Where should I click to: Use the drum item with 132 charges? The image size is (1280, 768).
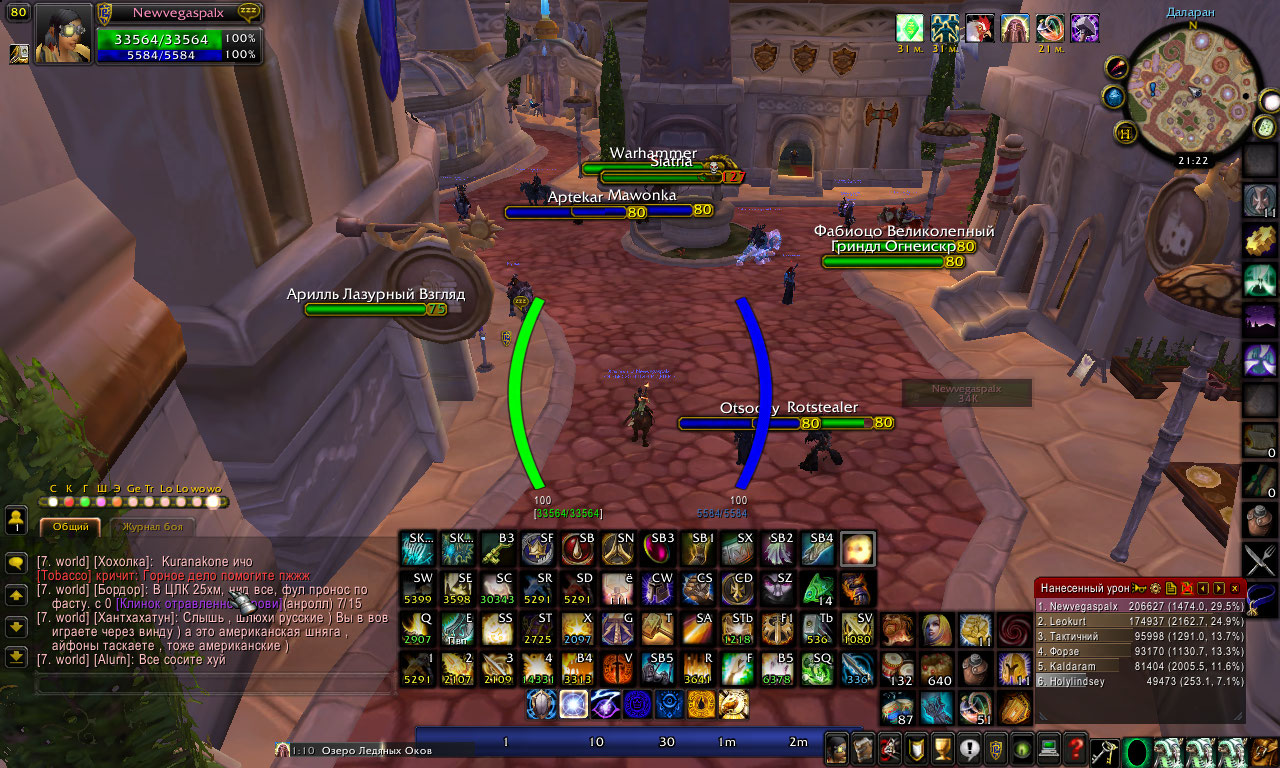898,668
